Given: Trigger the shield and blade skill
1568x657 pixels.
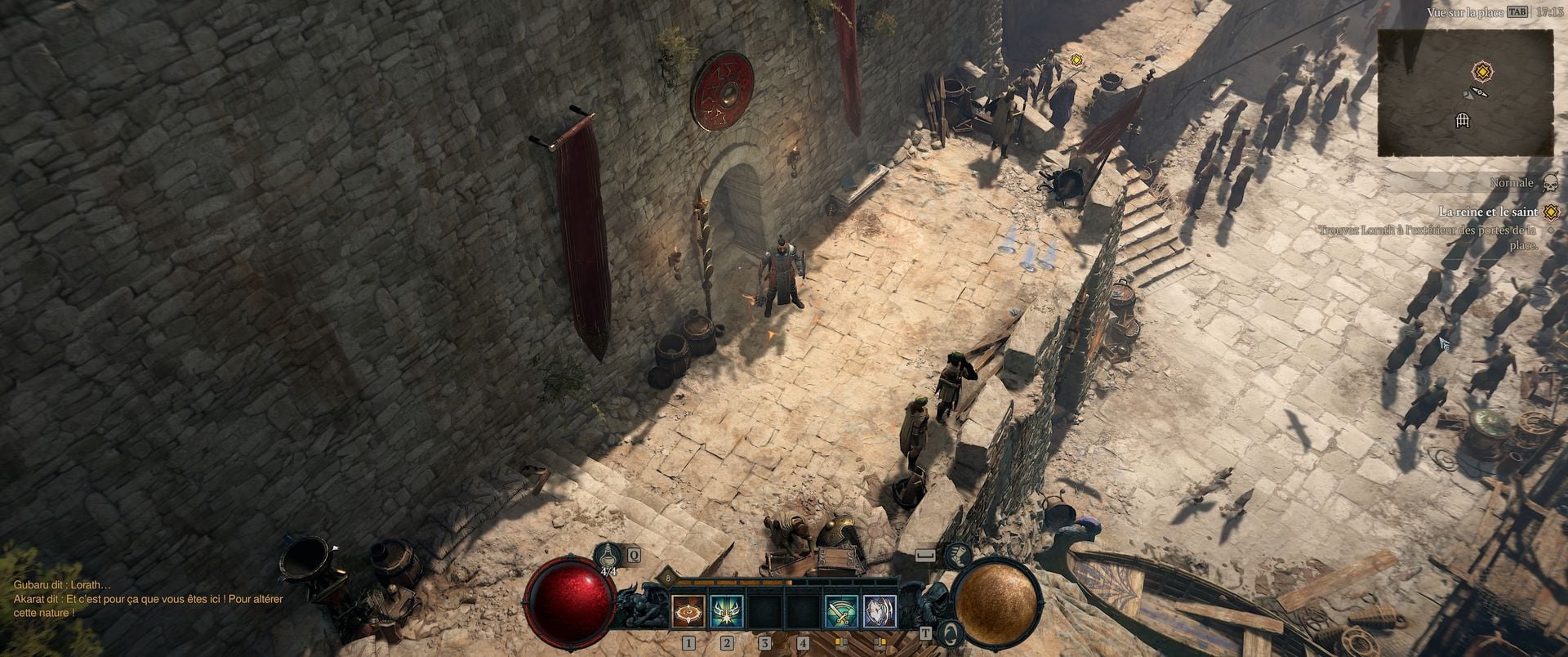Looking at the screenshot, I should [880, 611].
